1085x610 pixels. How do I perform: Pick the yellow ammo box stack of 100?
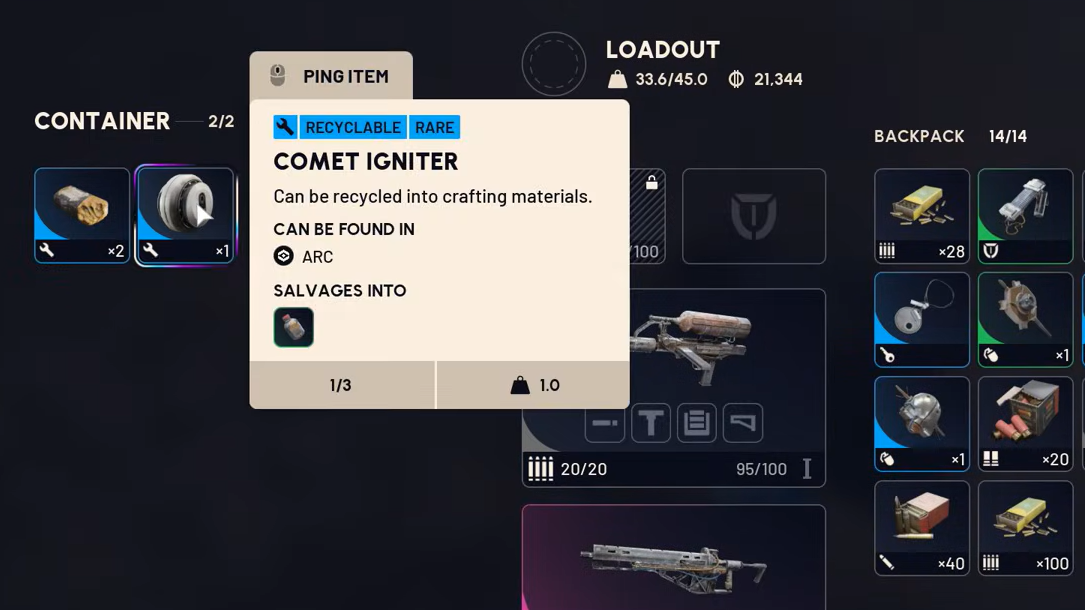(1025, 528)
